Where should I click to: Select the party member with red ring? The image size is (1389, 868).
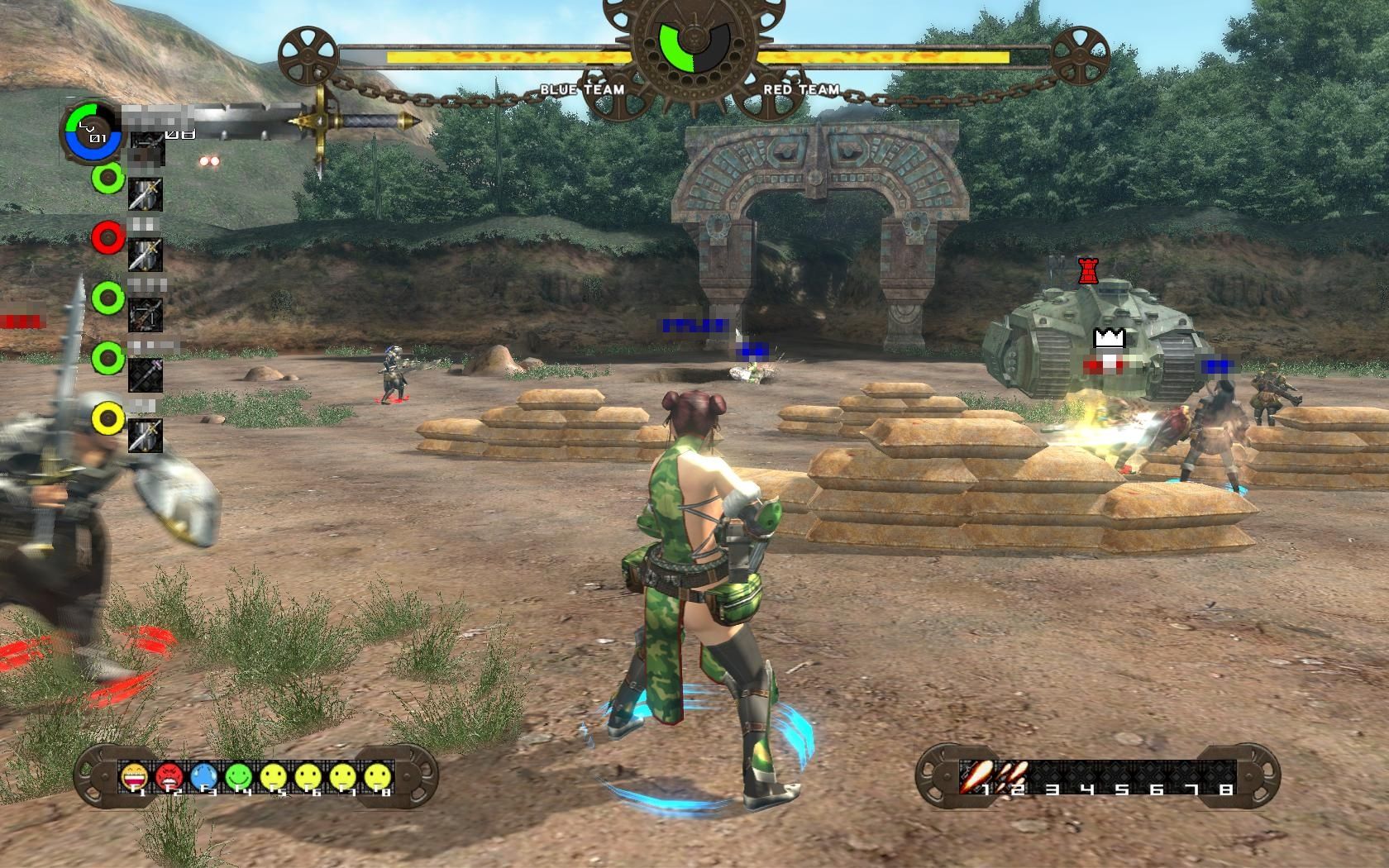[107, 238]
